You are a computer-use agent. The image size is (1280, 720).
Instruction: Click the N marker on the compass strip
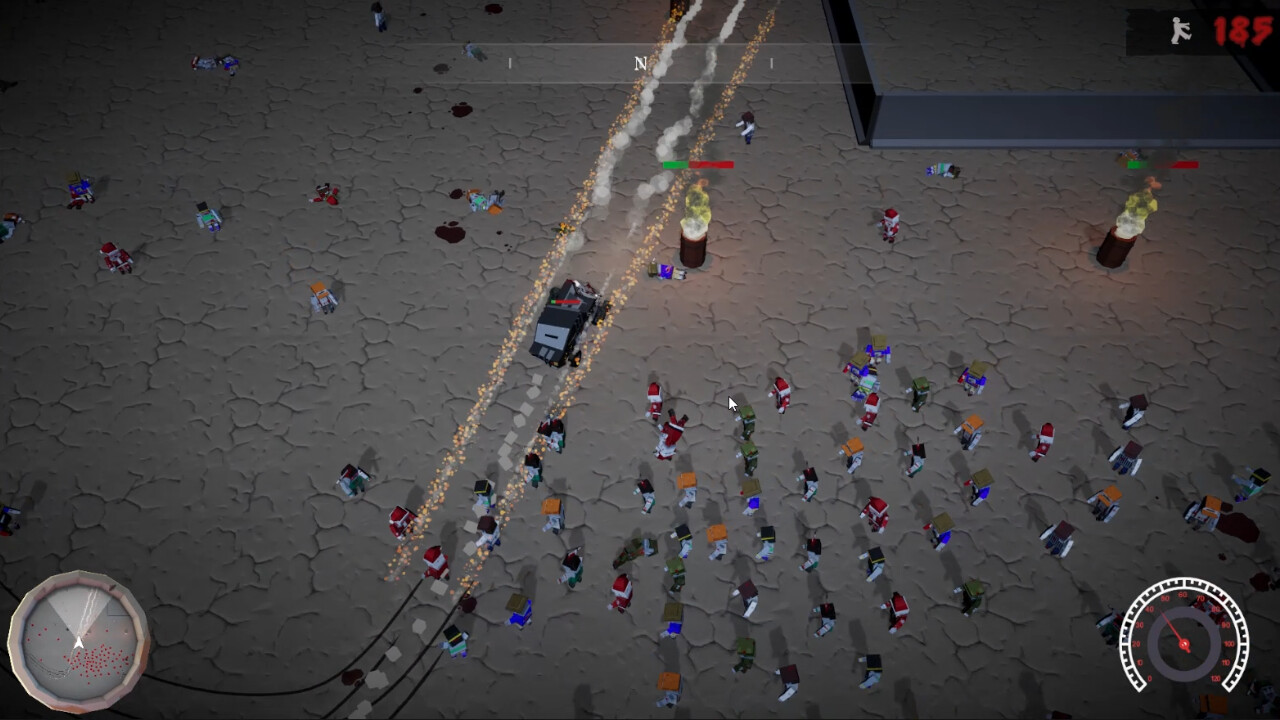coord(640,62)
